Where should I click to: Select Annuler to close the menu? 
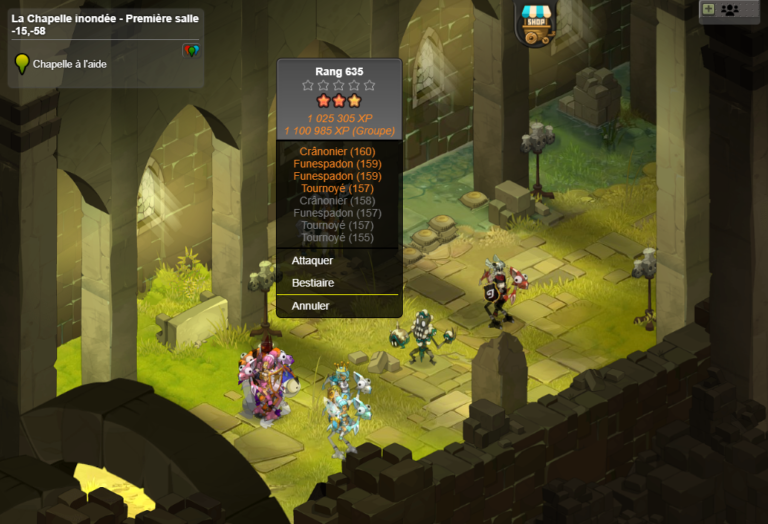(310, 306)
